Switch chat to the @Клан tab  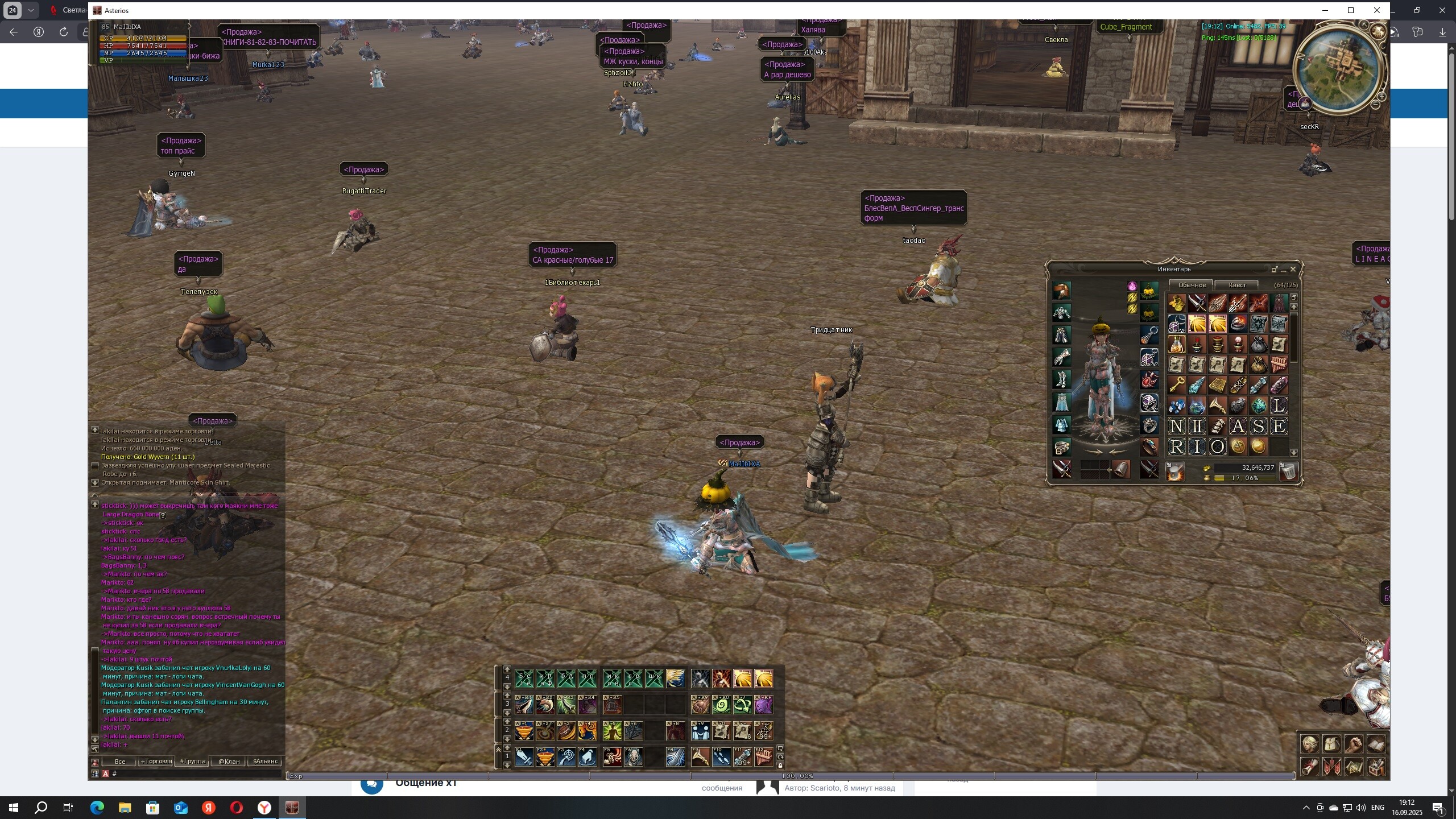click(229, 761)
